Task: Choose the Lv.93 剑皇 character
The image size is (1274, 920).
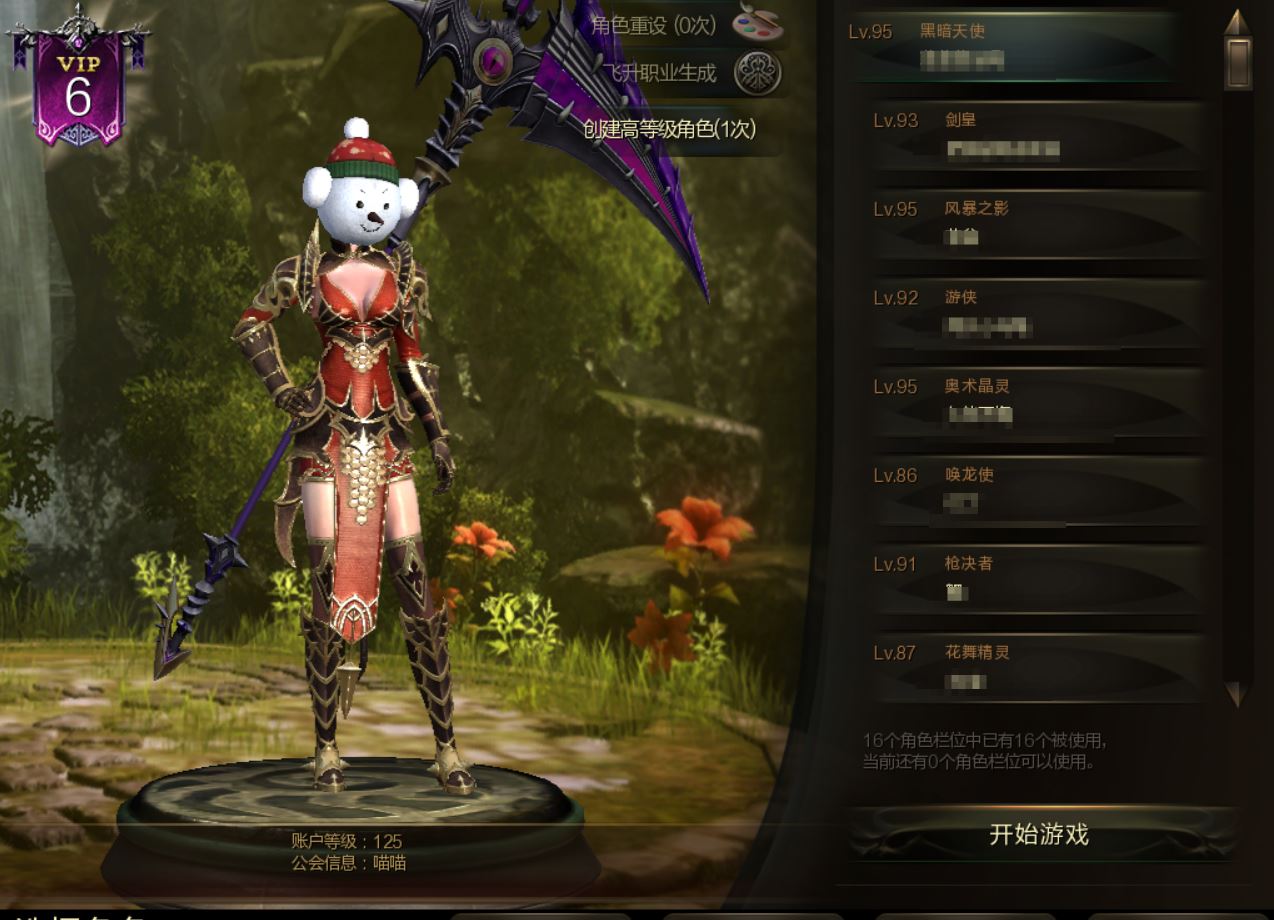Action: pos(1038,135)
